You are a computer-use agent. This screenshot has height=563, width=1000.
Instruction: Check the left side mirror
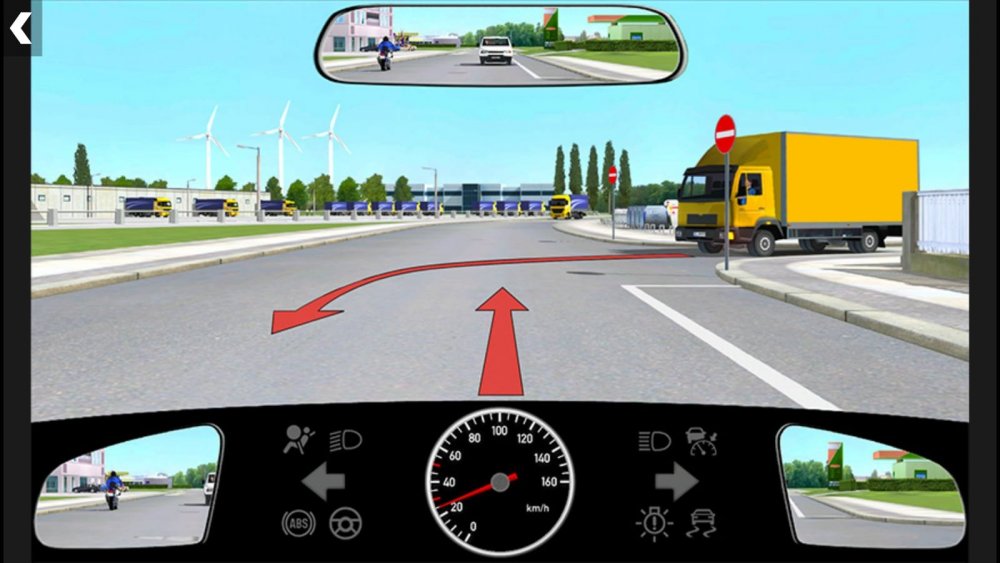(x=127, y=486)
